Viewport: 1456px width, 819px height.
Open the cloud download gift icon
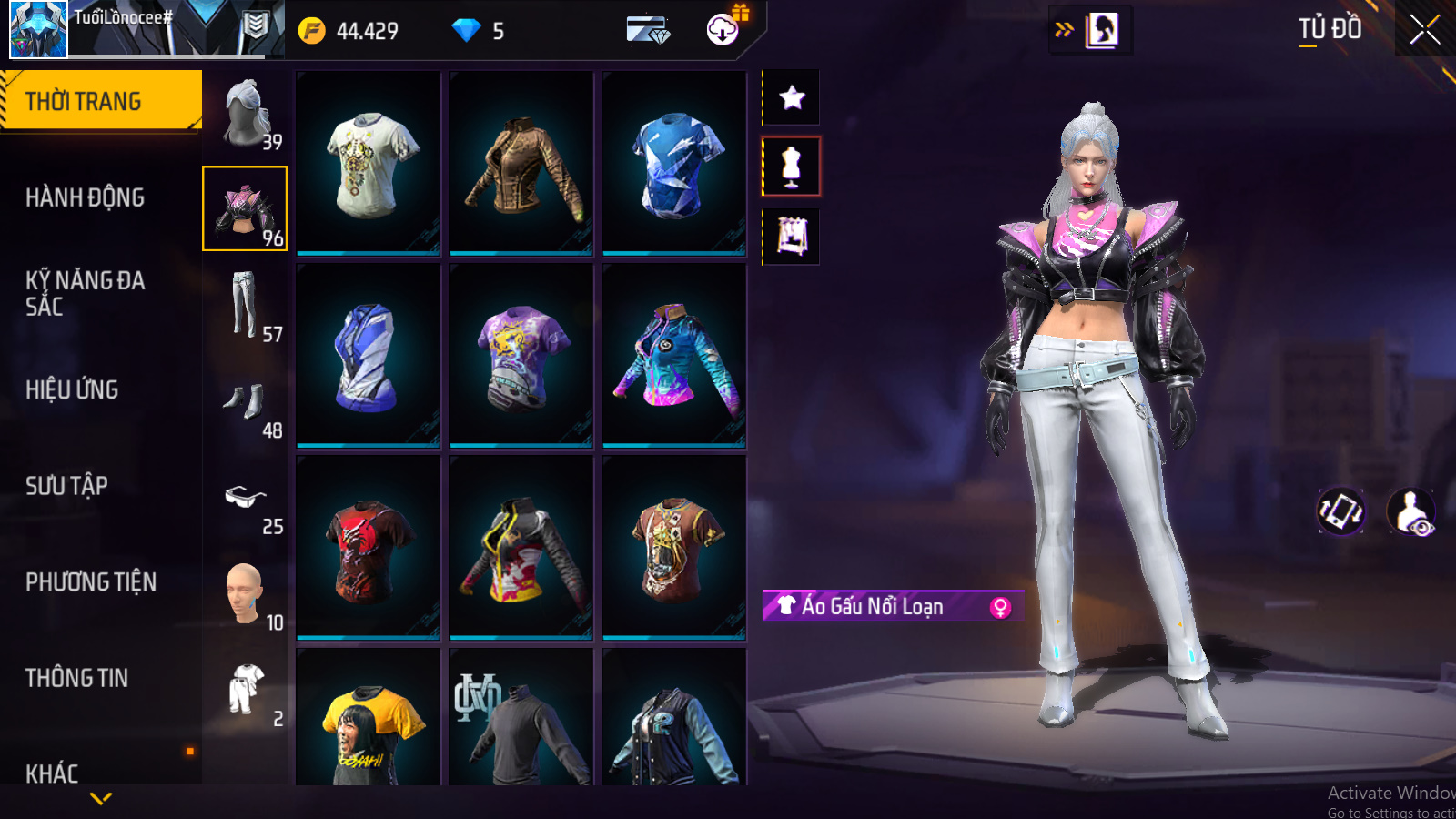(723, 29)
